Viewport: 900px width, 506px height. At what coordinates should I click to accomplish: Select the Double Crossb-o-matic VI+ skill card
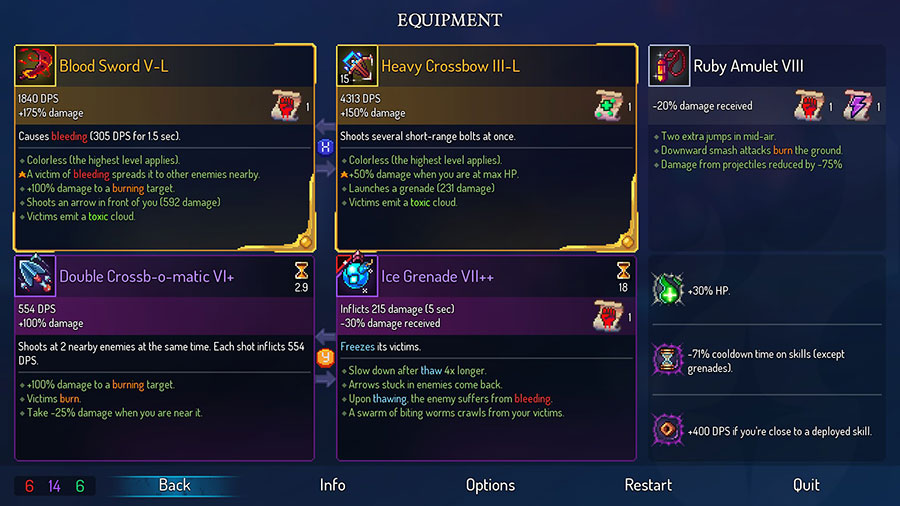coord(164,357)
